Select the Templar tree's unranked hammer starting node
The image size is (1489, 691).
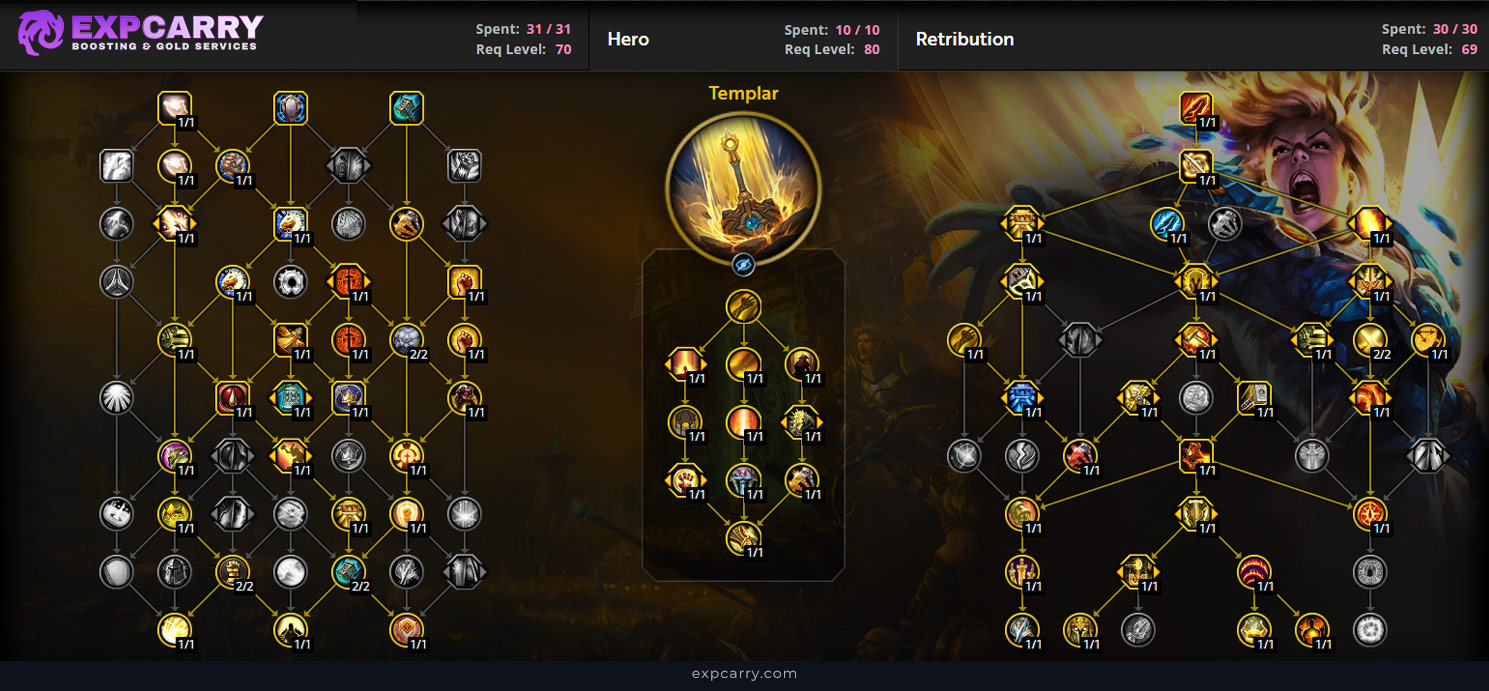point(743,306)
